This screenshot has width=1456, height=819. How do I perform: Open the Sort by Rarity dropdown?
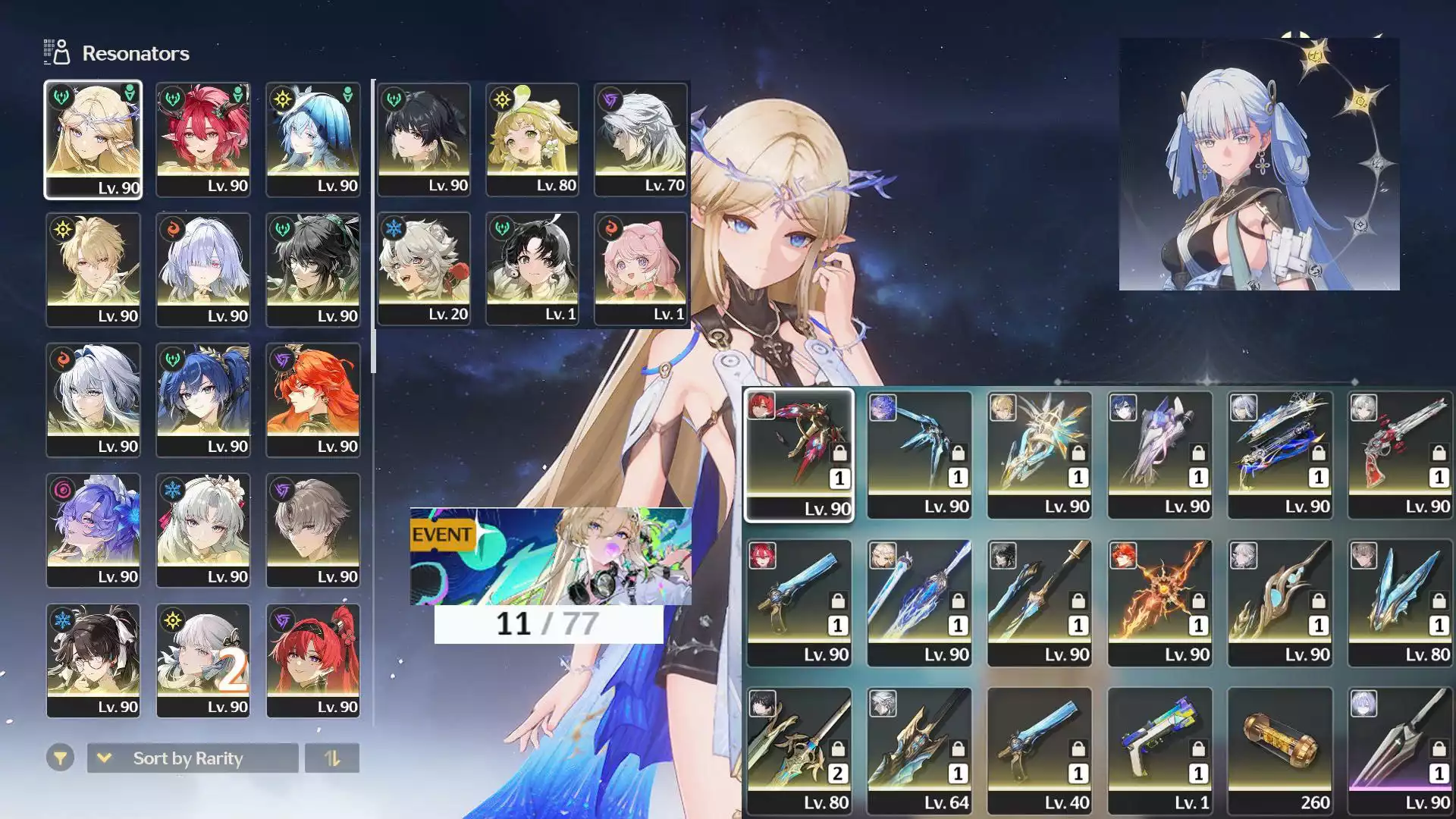point(193,758)
